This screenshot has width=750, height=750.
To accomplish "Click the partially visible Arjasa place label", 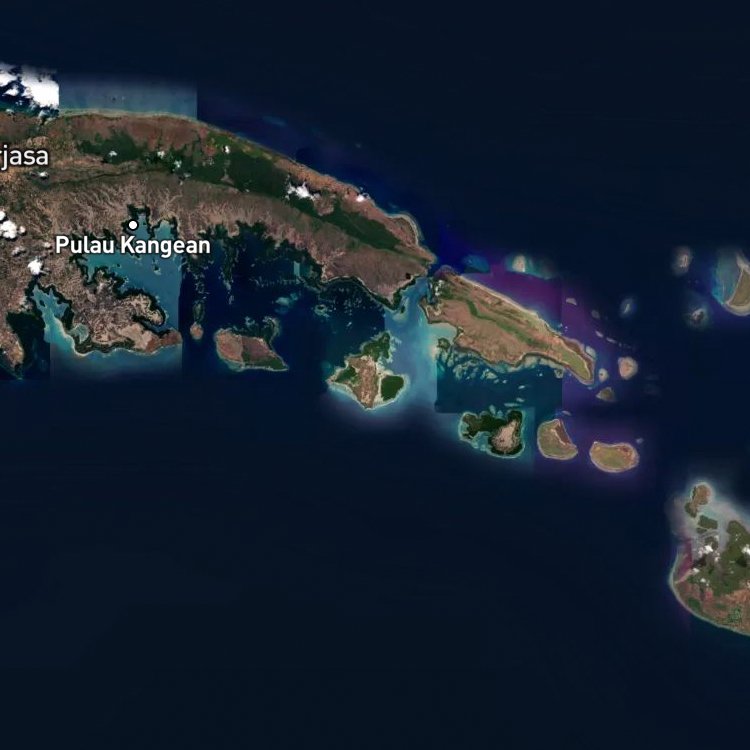I will pos(23,157).
